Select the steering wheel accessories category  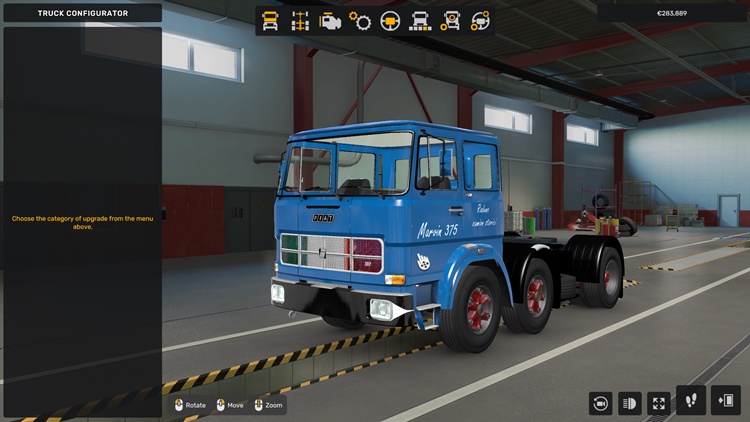click(480, 21)
